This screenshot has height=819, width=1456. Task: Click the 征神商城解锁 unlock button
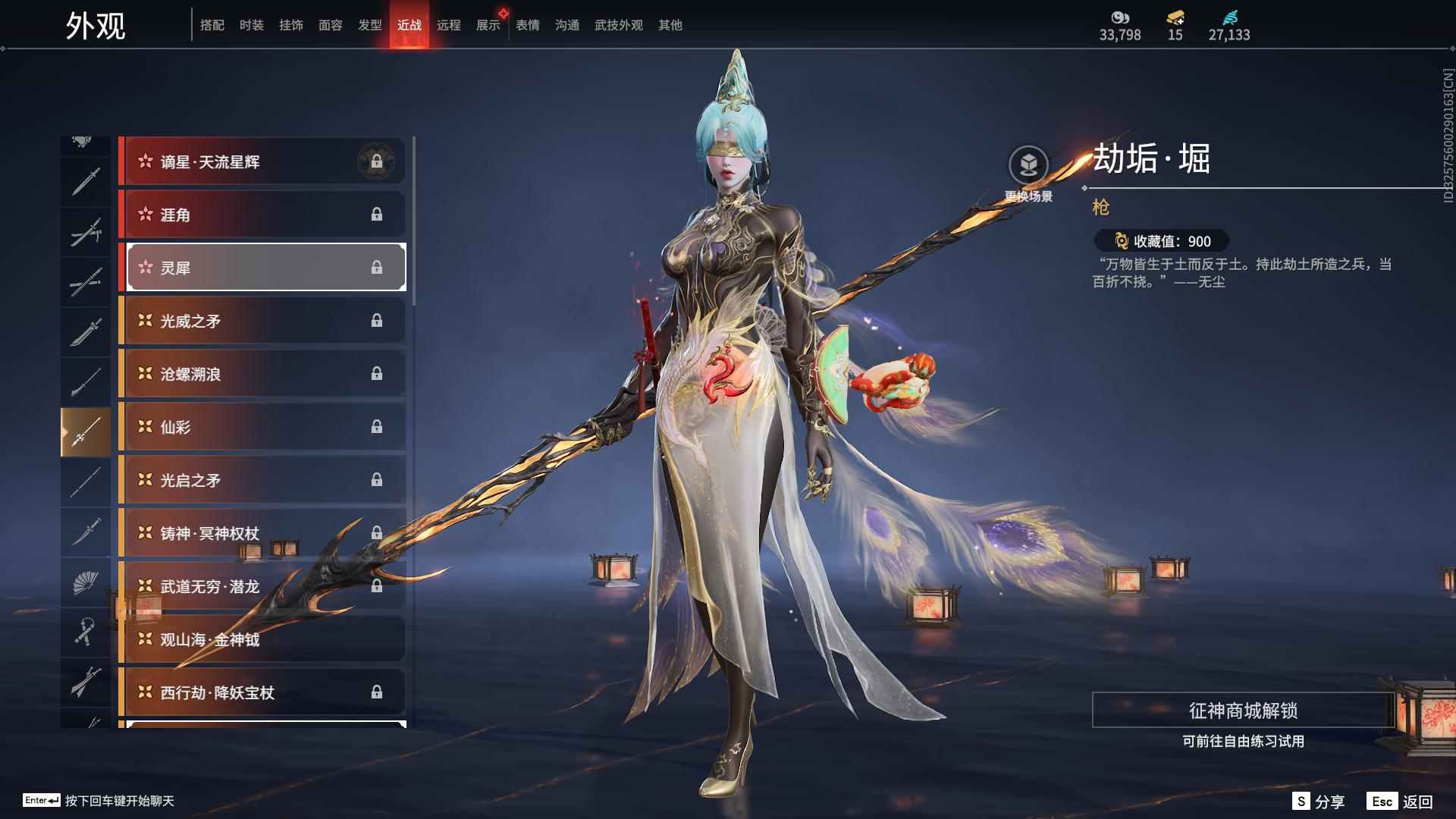click(1243, 711)
